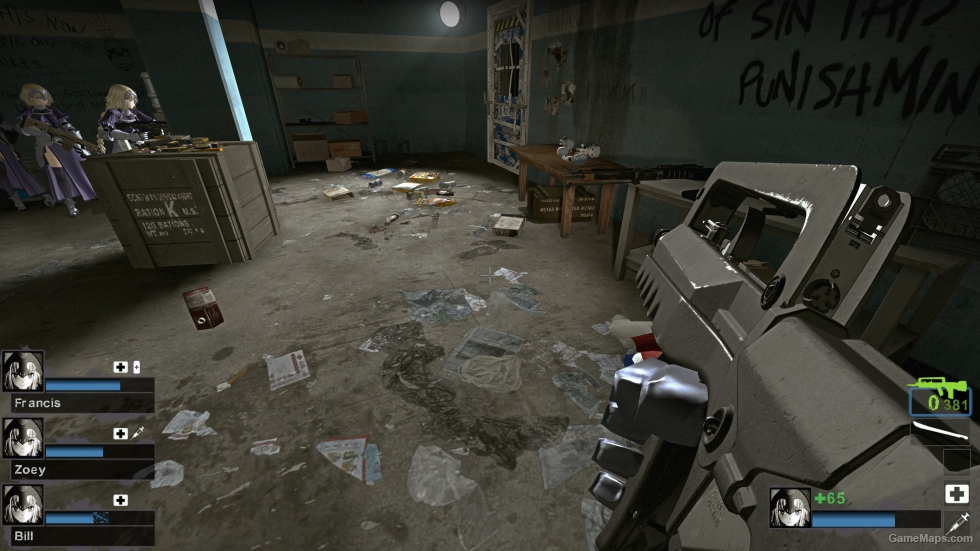Image resolution: width=980 pixels, height=551 pixels.
Task: Click Zoey's teammate portrait
Action: pos(22,438)
